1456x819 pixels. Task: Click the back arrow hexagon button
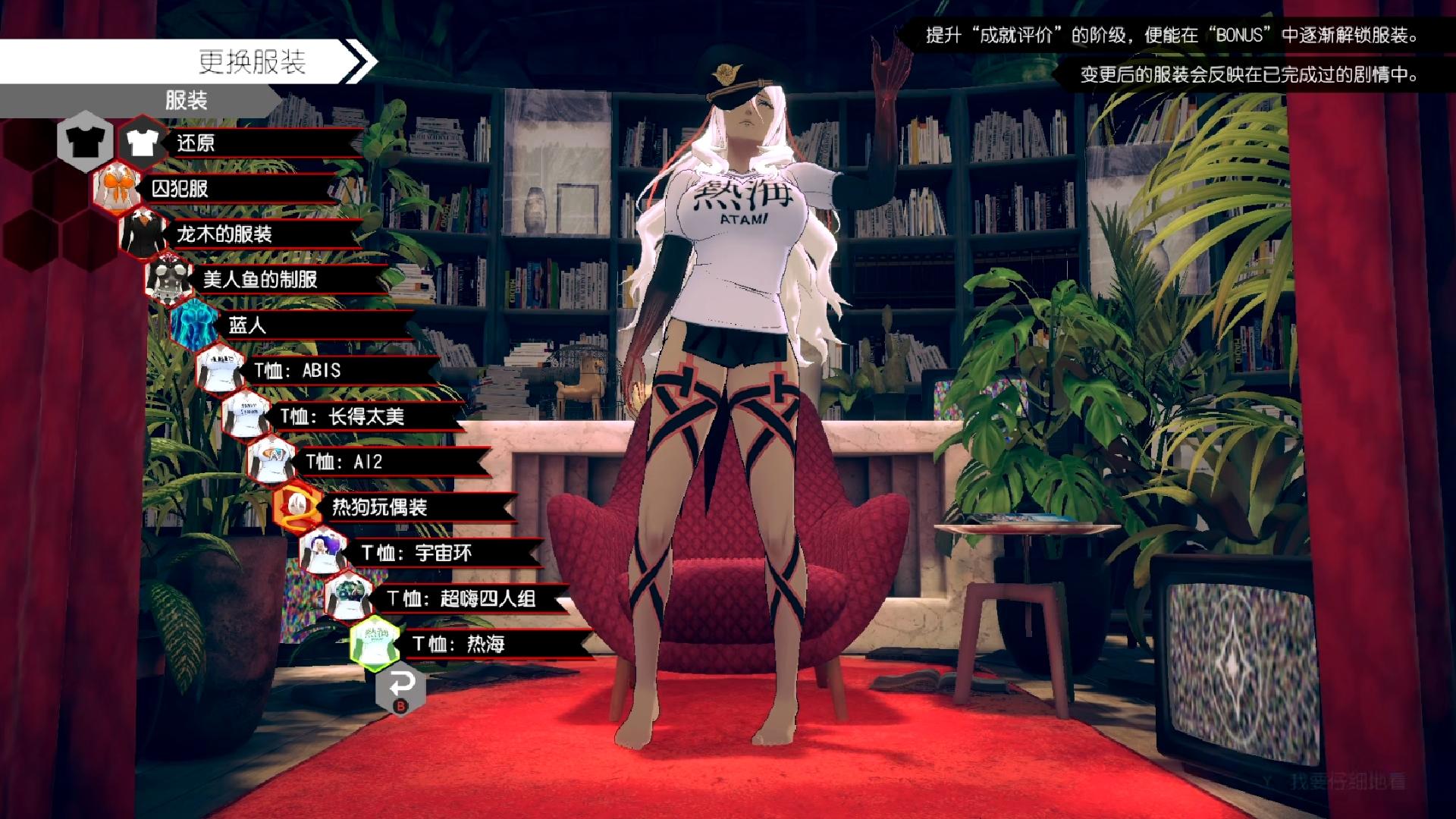pyautogui.click(x=400, y=687)
